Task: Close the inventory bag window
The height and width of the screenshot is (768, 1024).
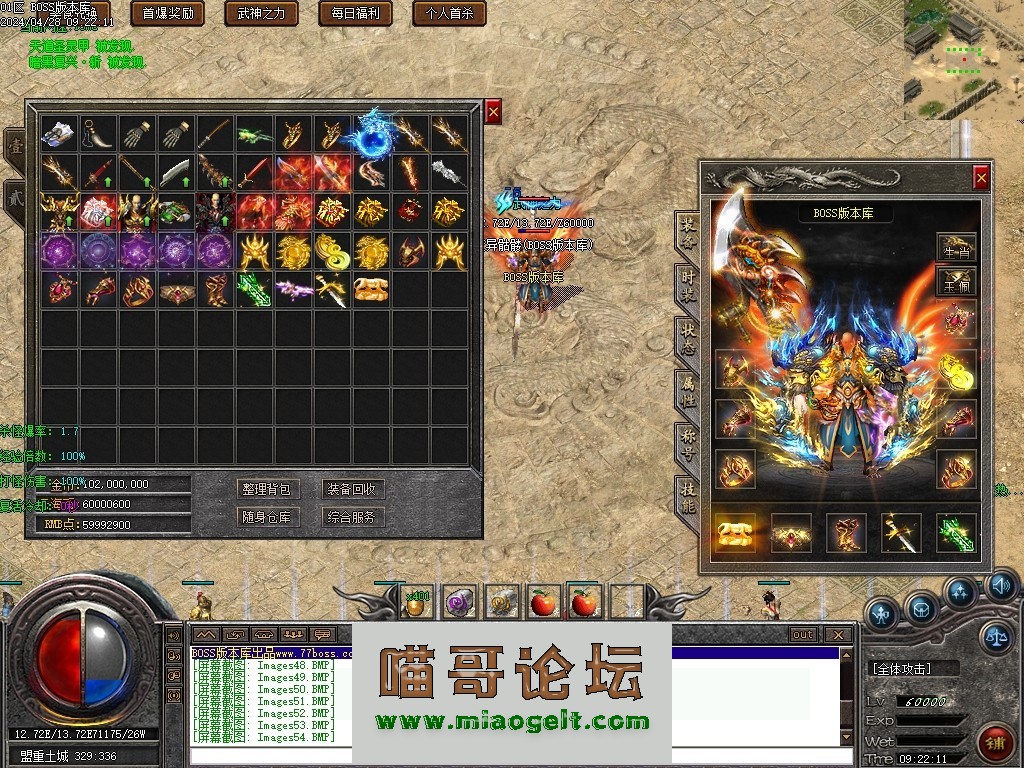Action: click(x=492, y=111)
